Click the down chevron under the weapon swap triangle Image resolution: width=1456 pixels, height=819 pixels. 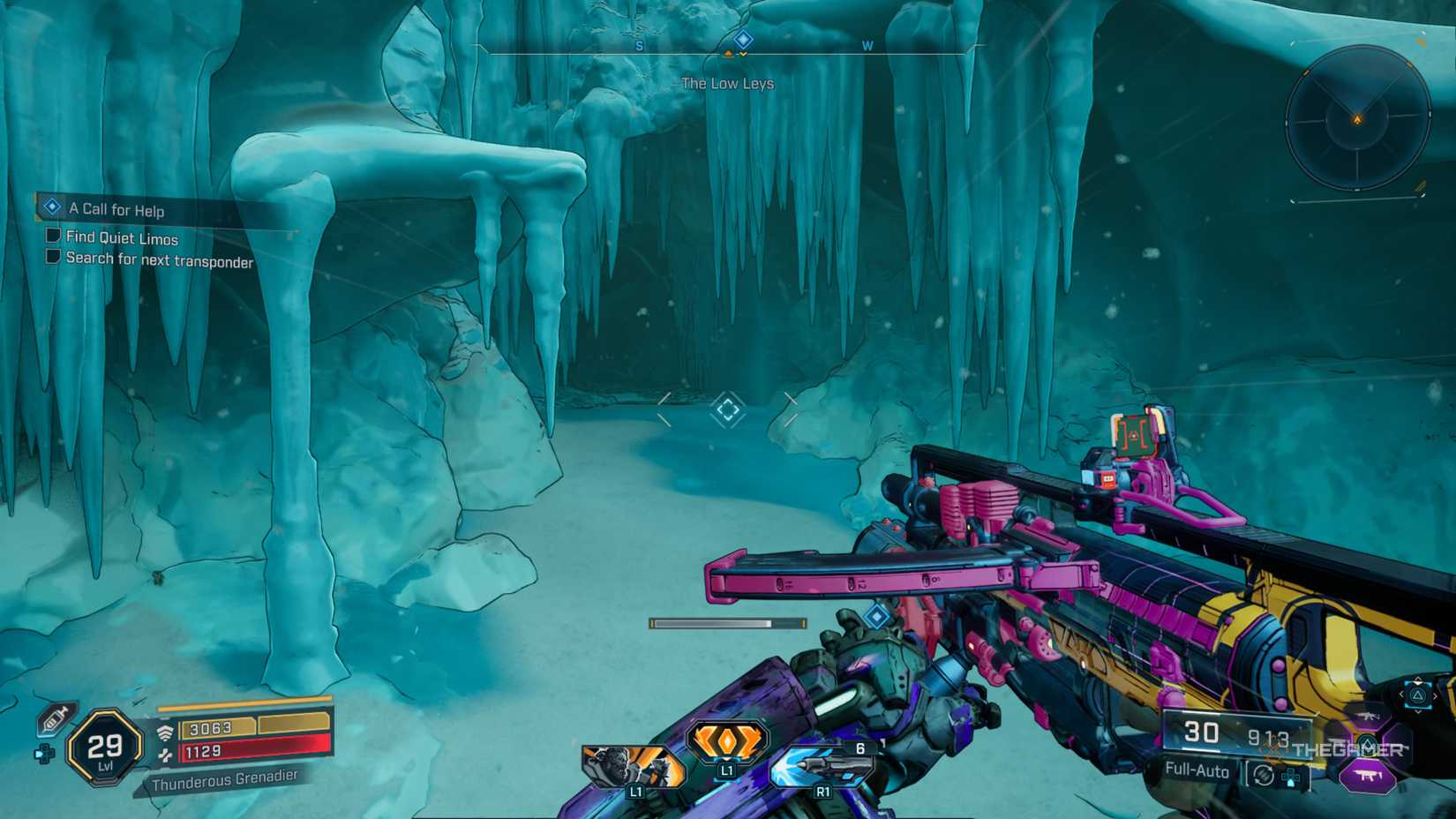point(1418,711)
